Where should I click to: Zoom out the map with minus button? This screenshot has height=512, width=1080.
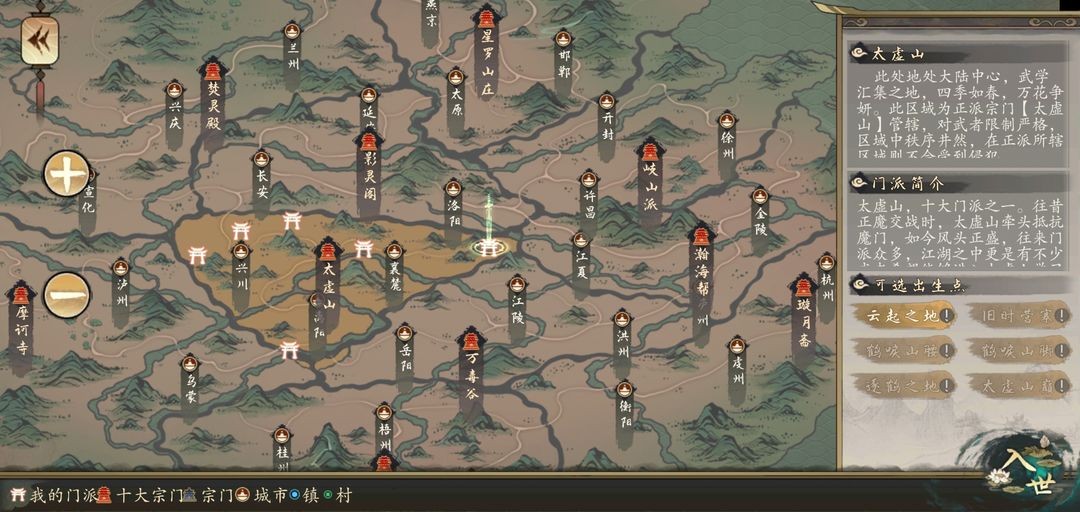coord(67,294)
